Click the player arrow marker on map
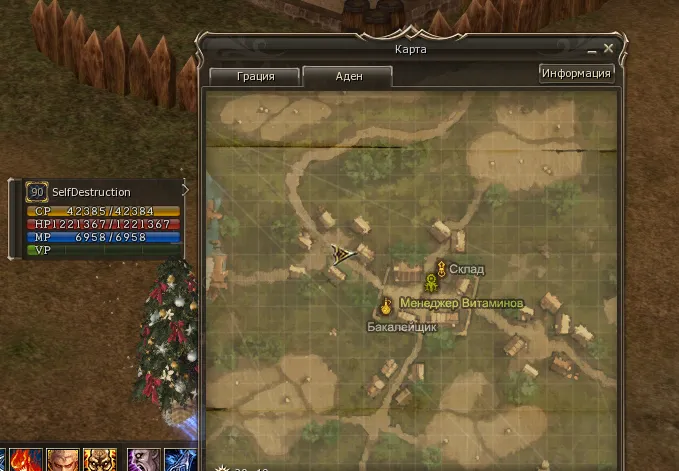This screenshot has height=471, width=679. (341, 252)
